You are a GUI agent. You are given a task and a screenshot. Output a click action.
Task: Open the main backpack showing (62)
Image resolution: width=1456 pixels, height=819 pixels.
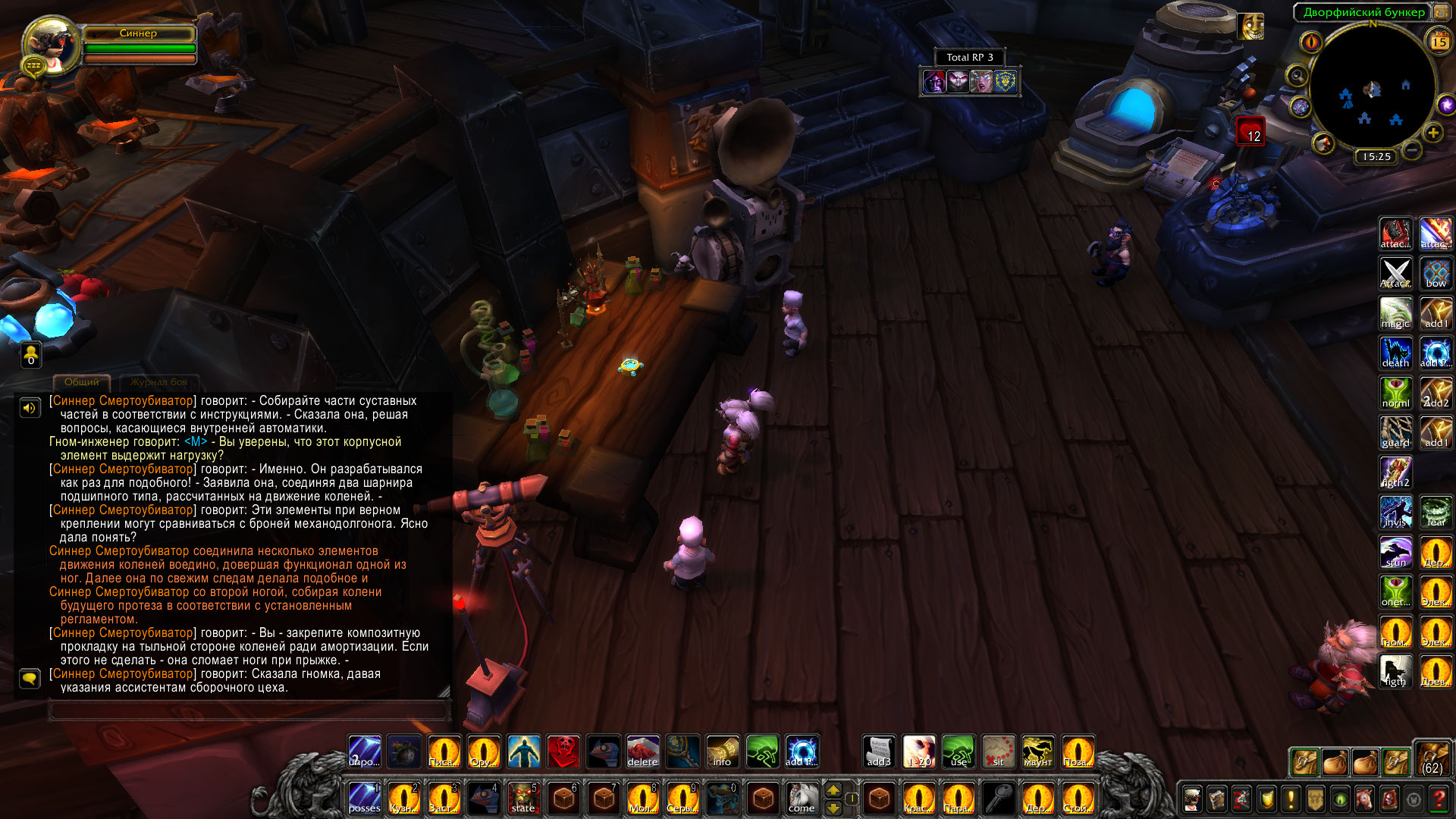coord(1432,758)
